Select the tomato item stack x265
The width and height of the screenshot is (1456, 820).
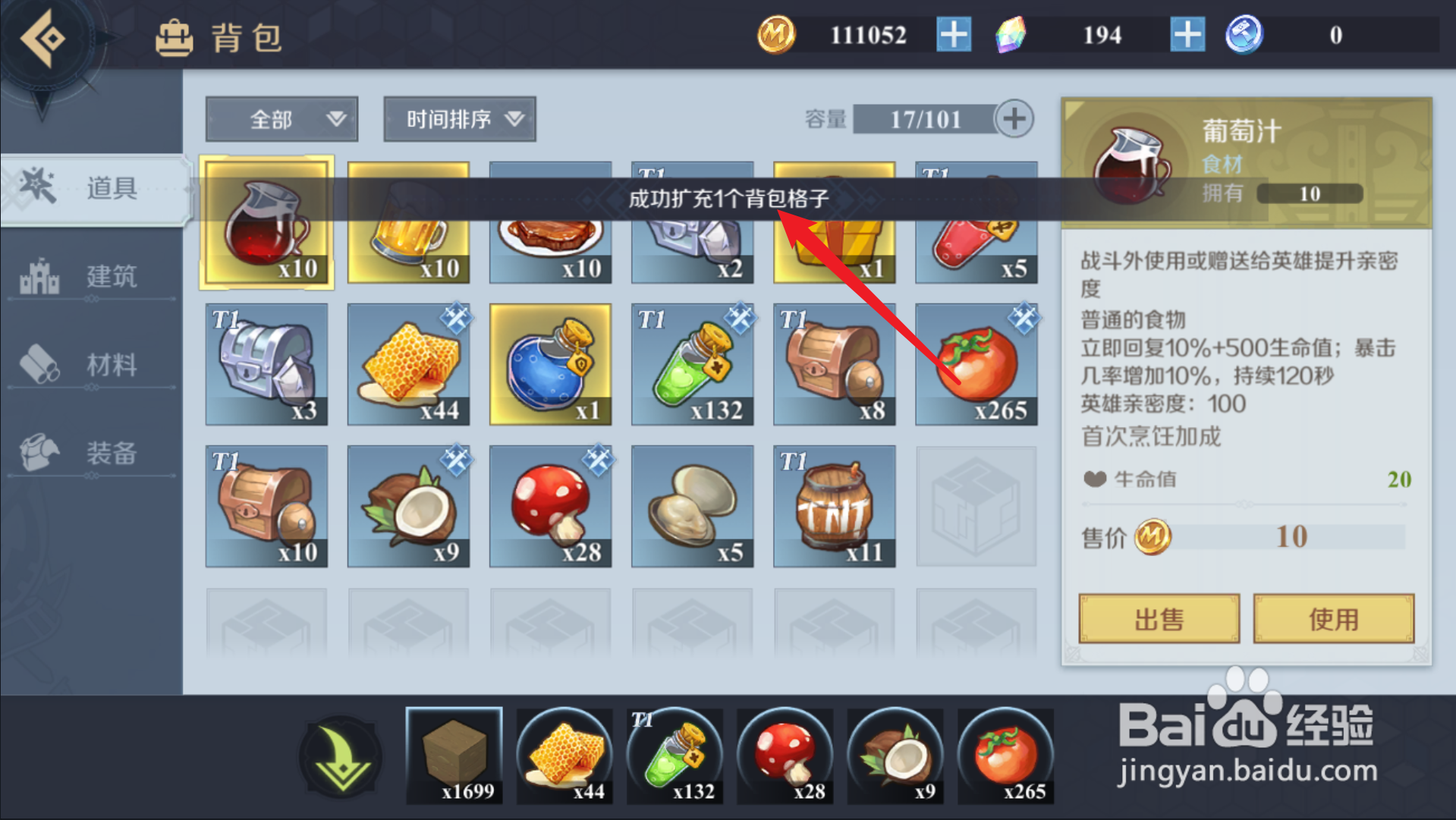tap(976, 364)
